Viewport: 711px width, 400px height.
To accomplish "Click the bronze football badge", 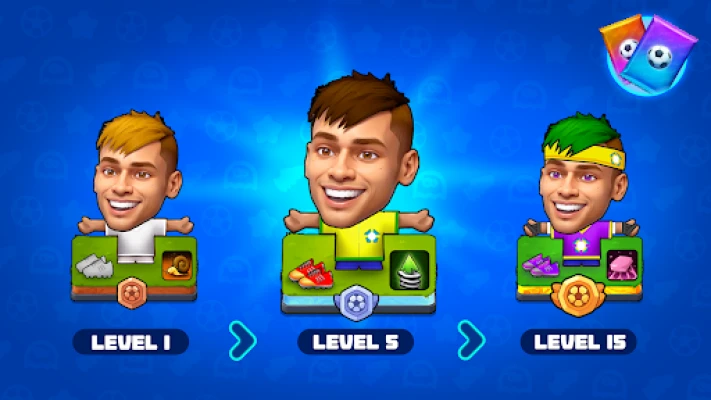I will (x=135, y=293).
